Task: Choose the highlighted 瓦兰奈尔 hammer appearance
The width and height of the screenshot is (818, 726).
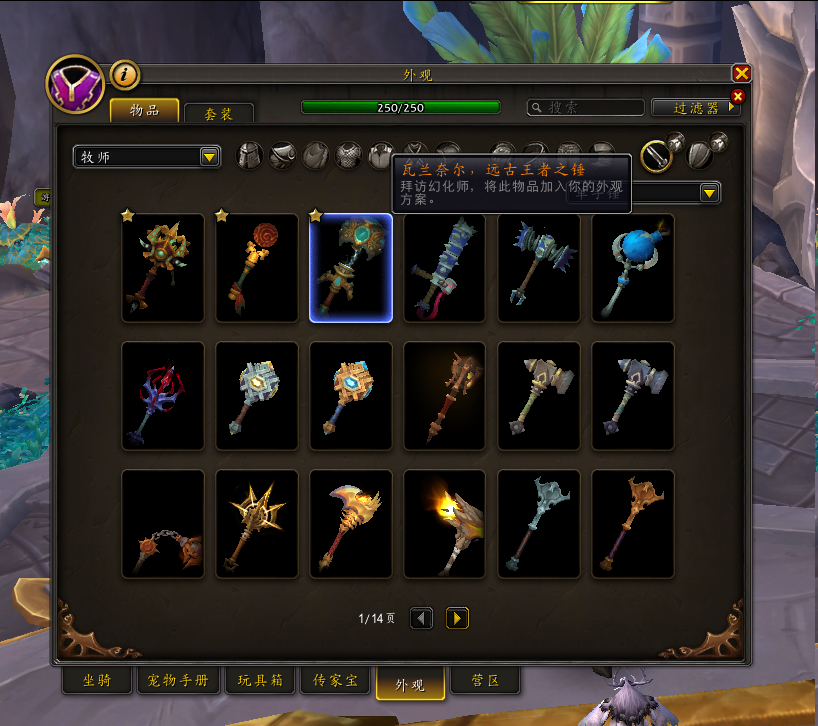Action: (x=351, y=268)
